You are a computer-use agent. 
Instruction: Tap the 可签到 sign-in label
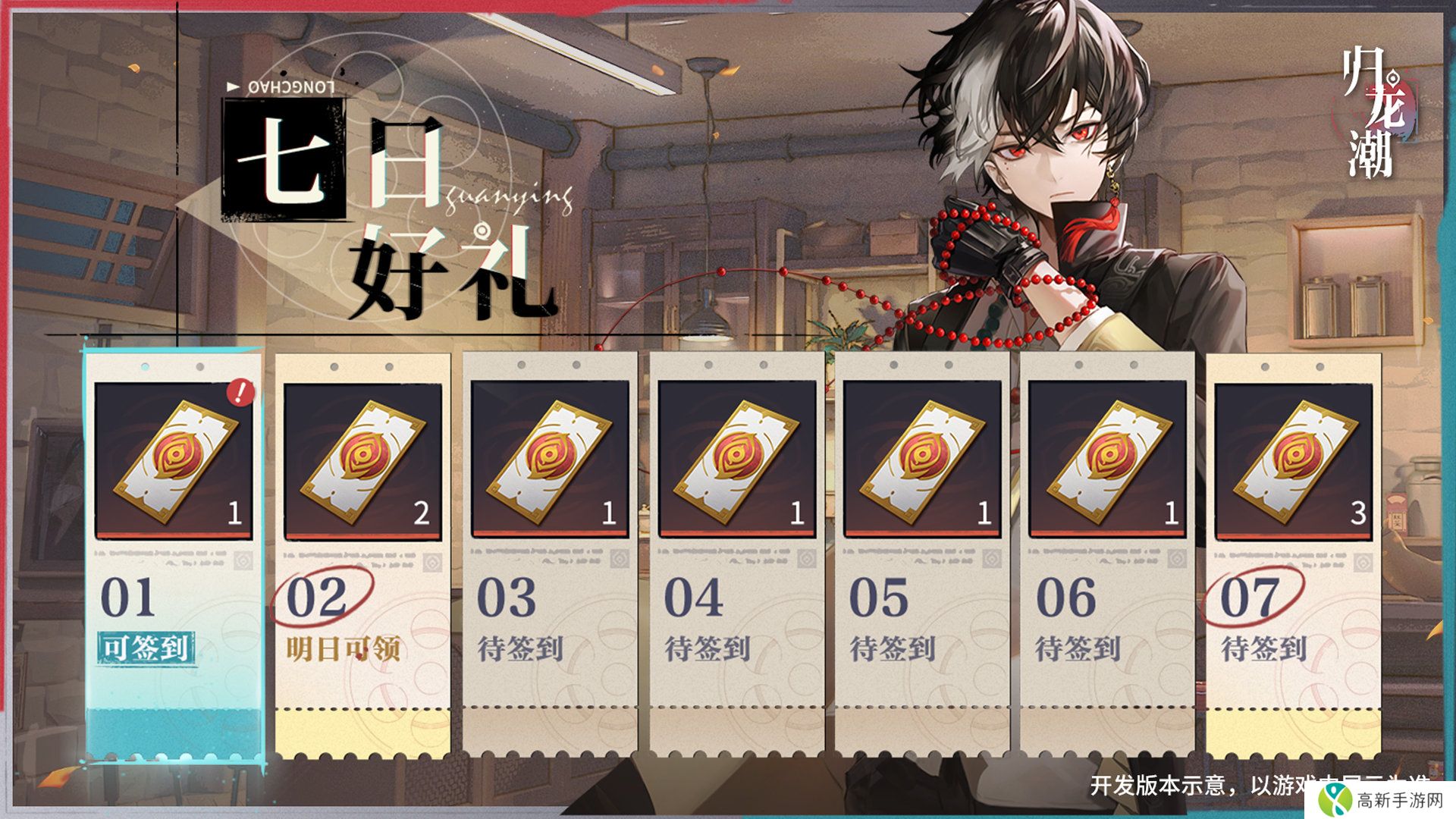click(x=146, y=649)
